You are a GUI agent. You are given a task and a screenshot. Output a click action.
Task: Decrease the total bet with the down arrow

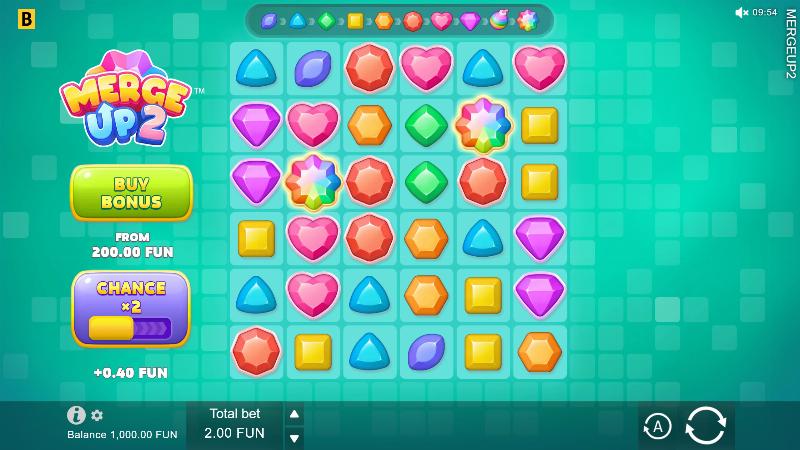pos(294,437)
